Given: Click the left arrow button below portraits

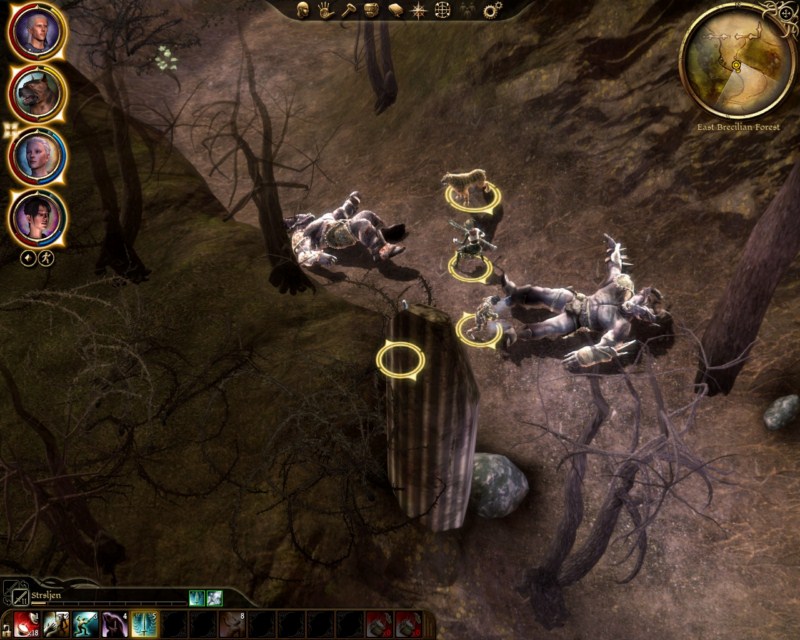Looking at the screenshot, I should point(28,258).
